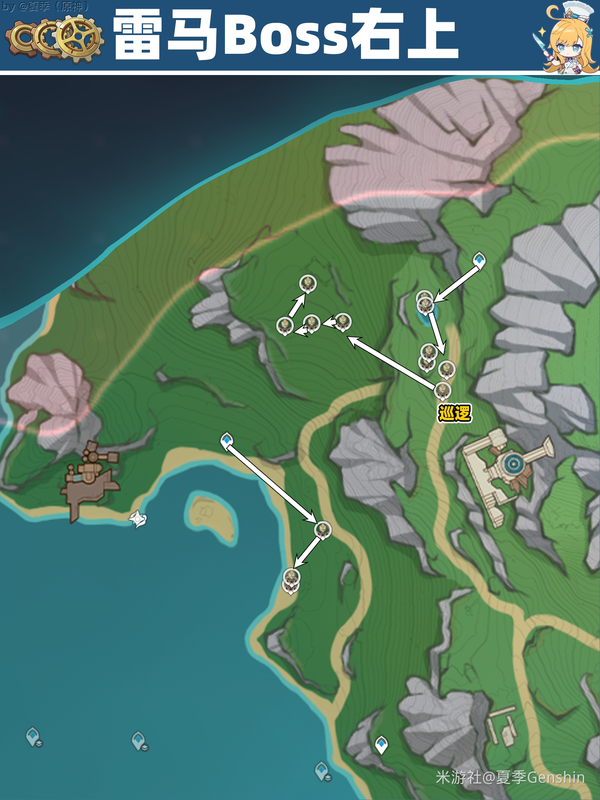
Task: Click the enemy marker where the beach arrow ends
Action: tap(322, 528)
